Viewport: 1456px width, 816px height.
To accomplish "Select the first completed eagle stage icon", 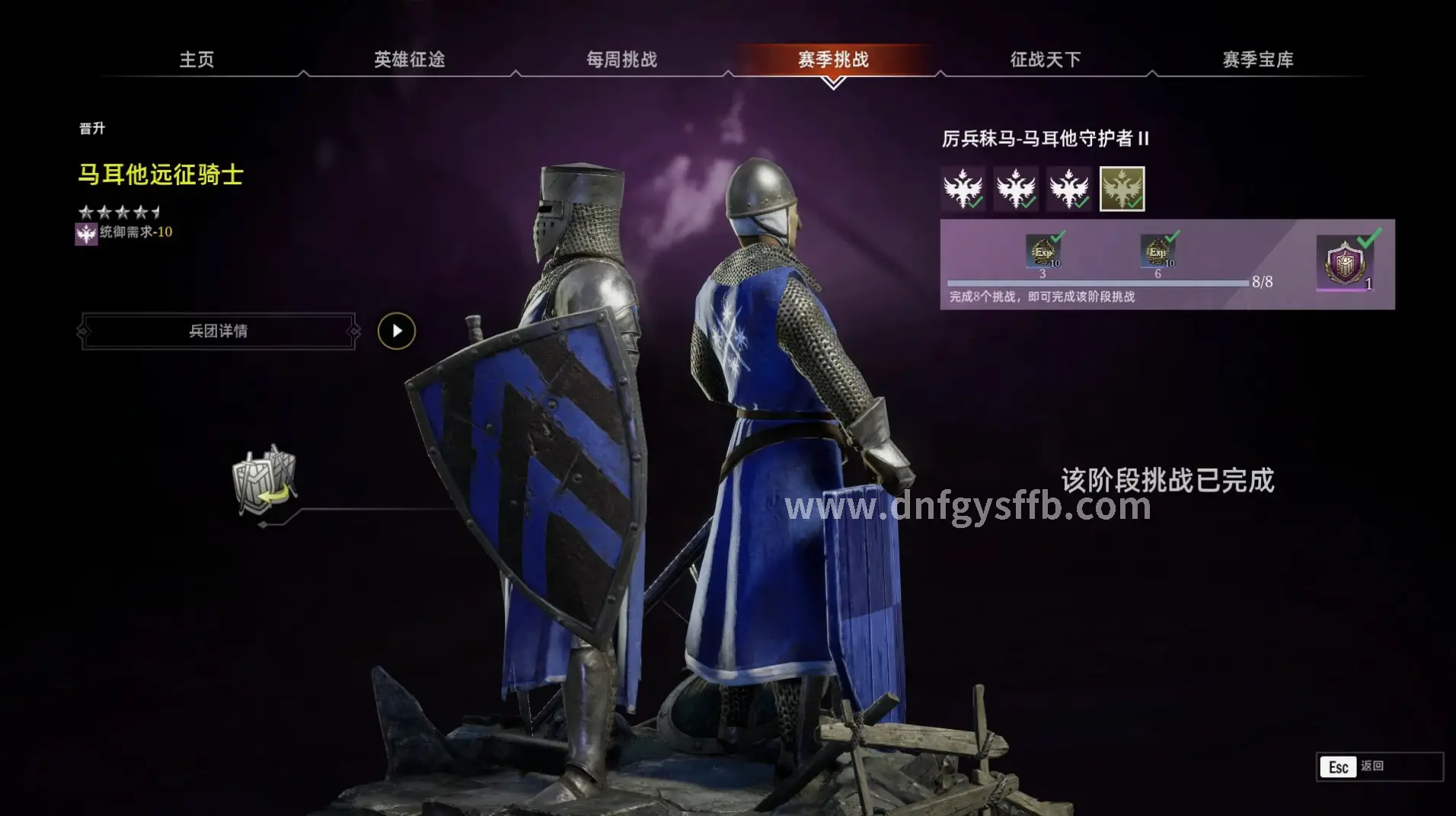I will click(963, 188).
